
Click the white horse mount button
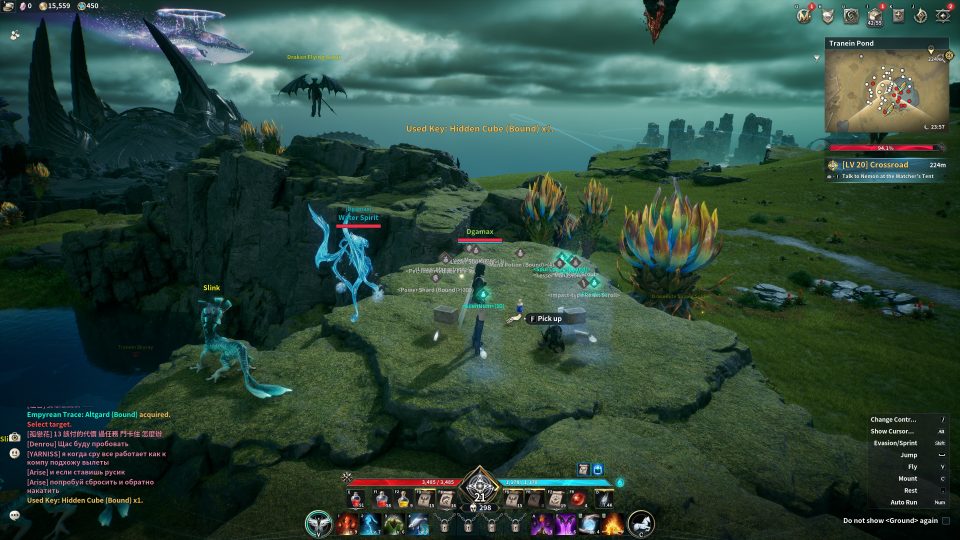point(641,522)
